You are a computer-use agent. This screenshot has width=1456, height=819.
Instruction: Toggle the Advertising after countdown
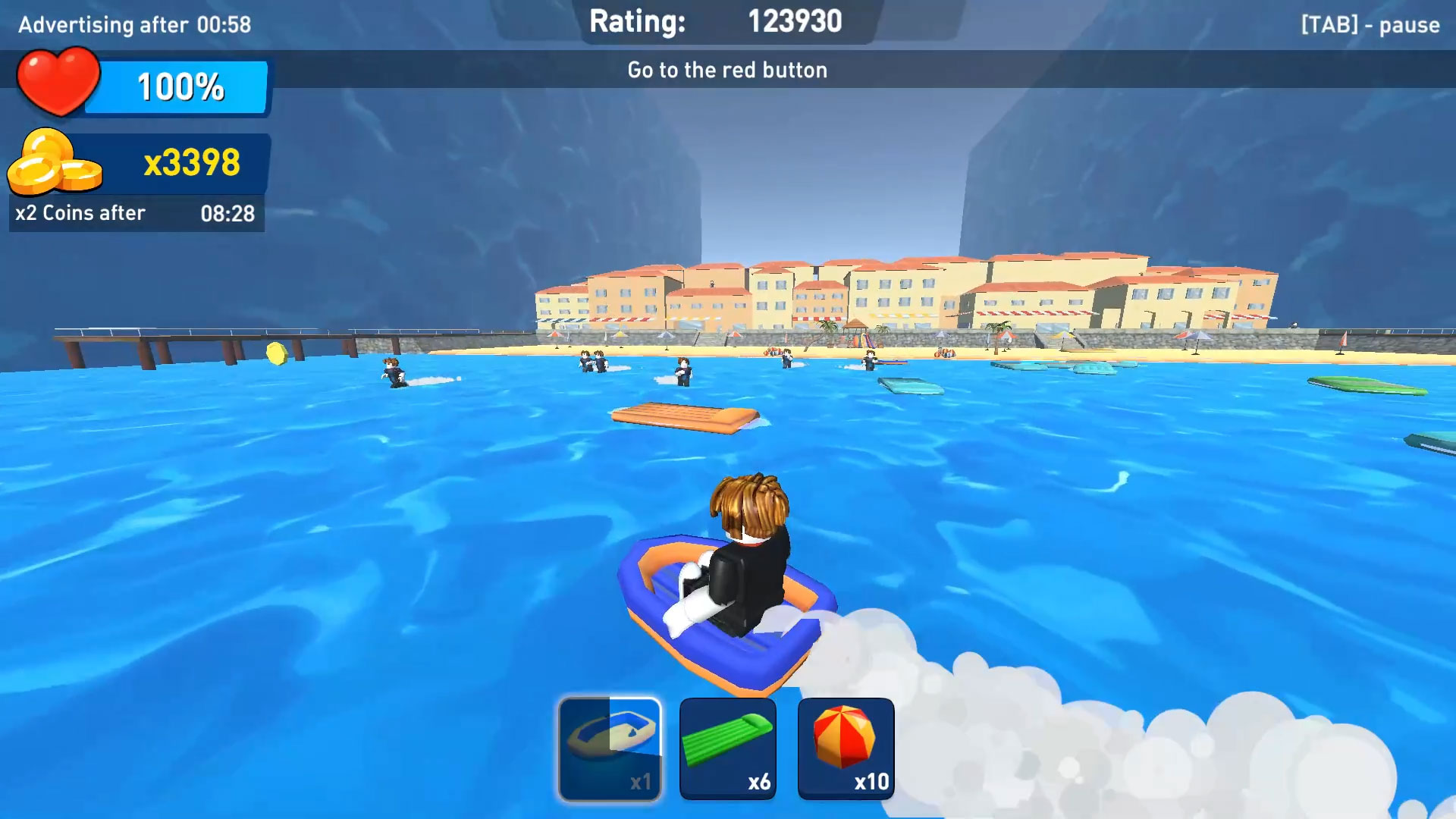133,24
